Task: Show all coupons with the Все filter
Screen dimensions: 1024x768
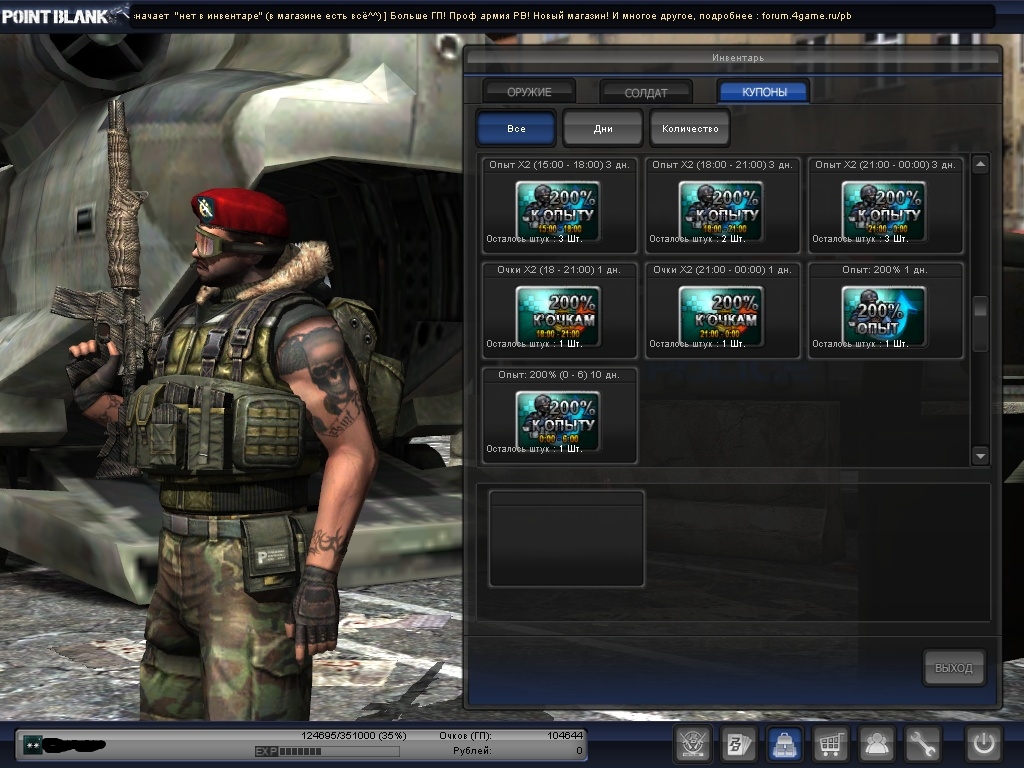Action: 516,129
